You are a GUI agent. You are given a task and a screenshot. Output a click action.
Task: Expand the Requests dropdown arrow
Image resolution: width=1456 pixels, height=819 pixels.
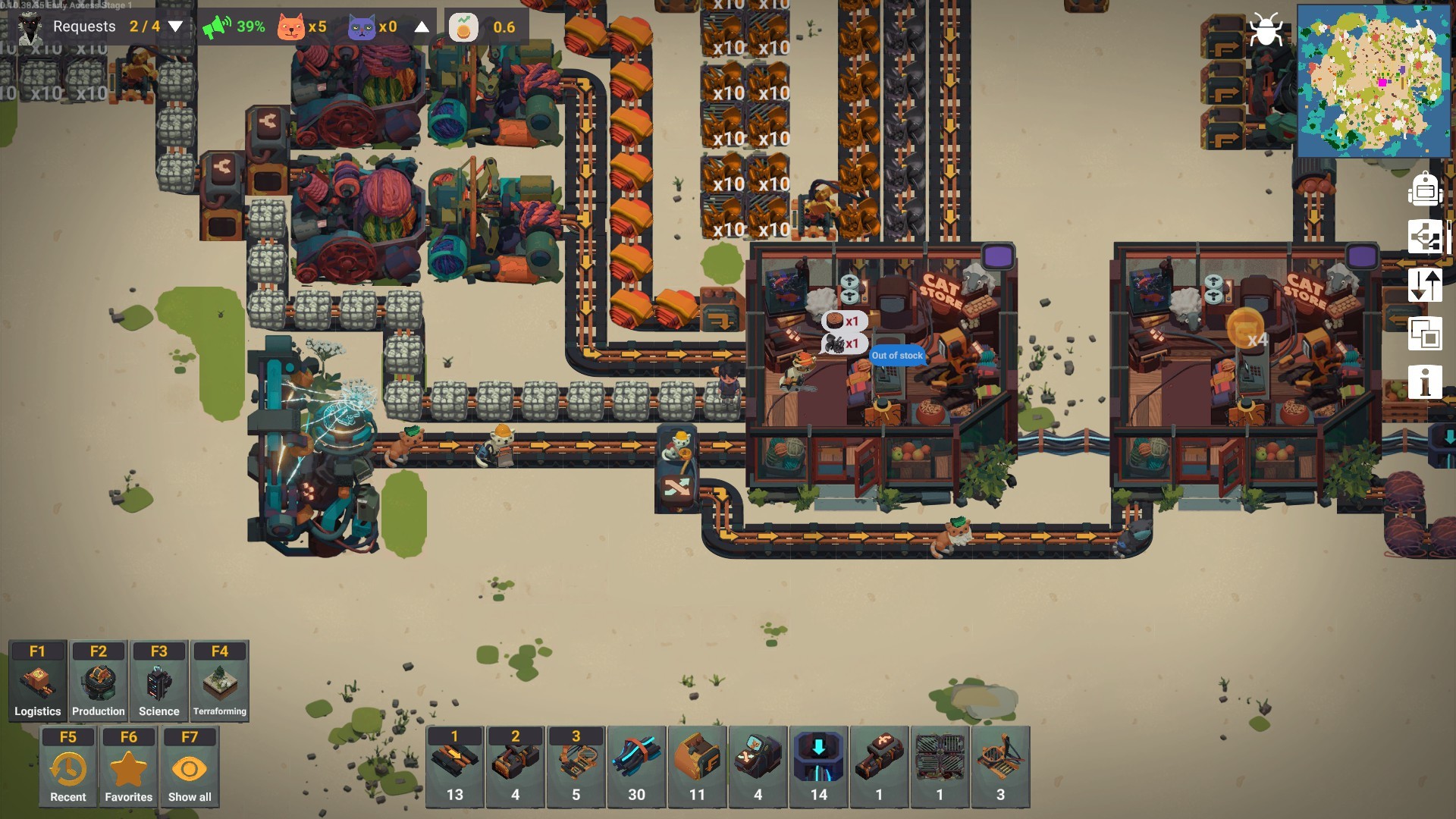pos(175,27)
